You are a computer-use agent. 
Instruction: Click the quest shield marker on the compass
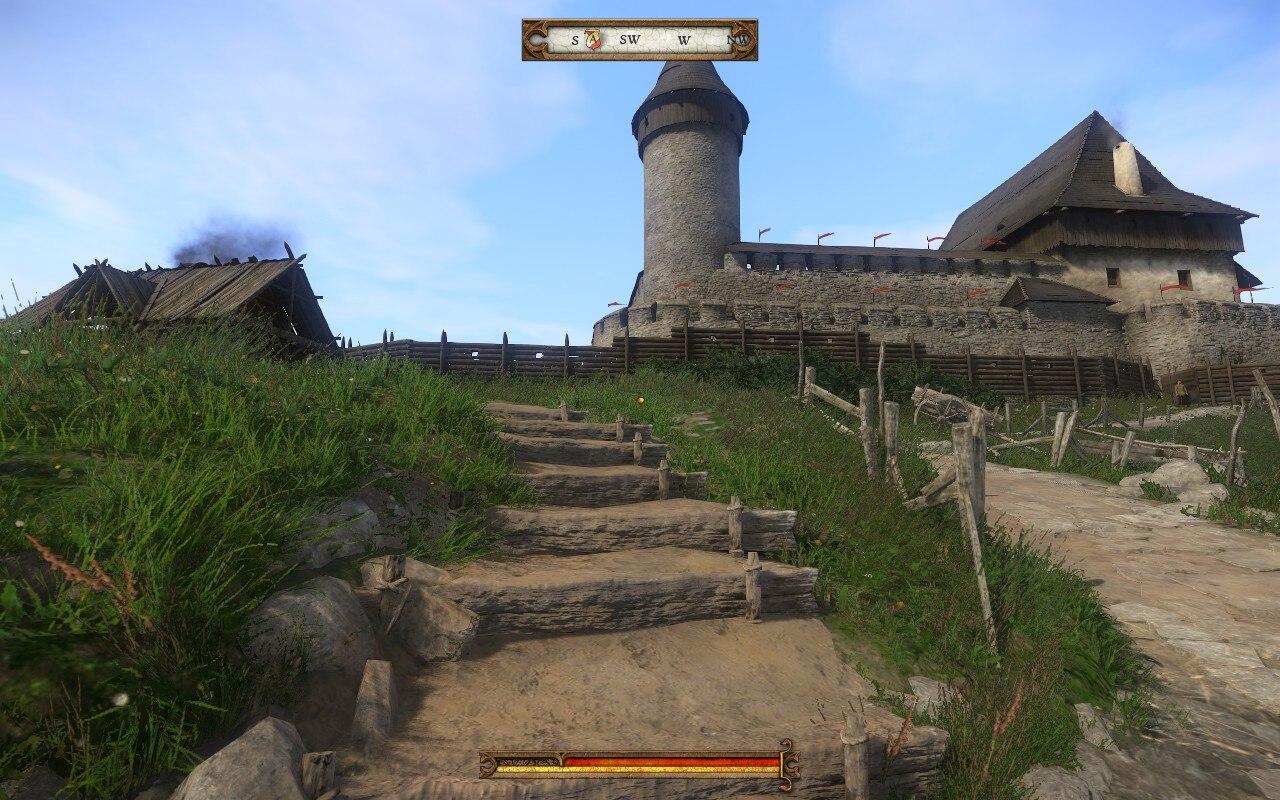point(593,40)
